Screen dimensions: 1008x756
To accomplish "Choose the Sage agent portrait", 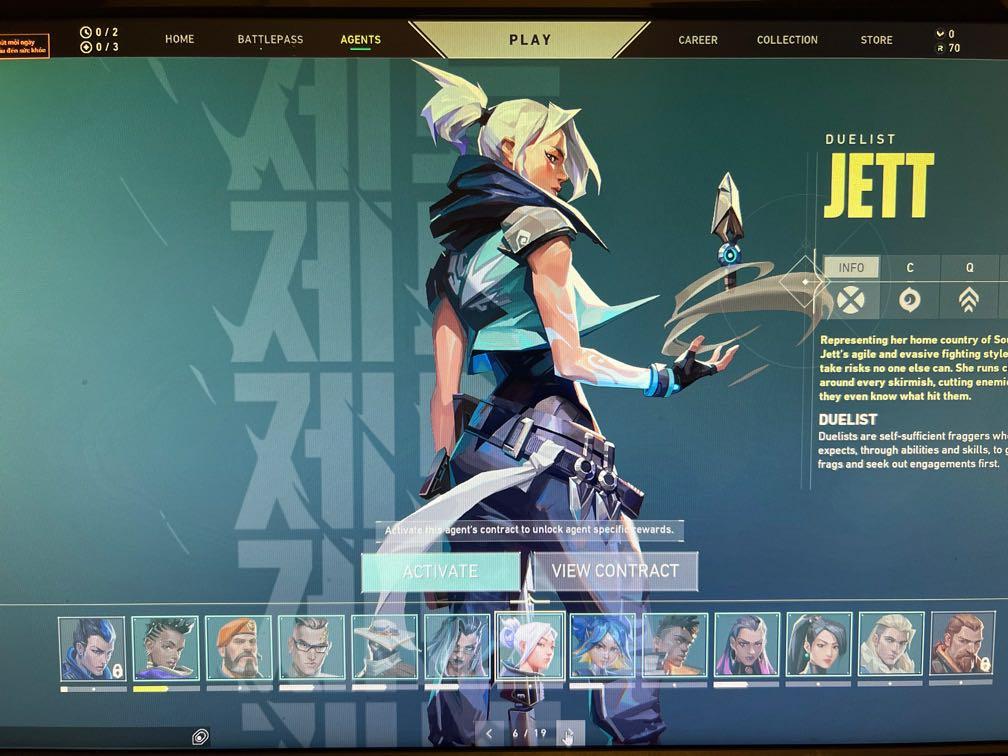I will click(819, 647).
